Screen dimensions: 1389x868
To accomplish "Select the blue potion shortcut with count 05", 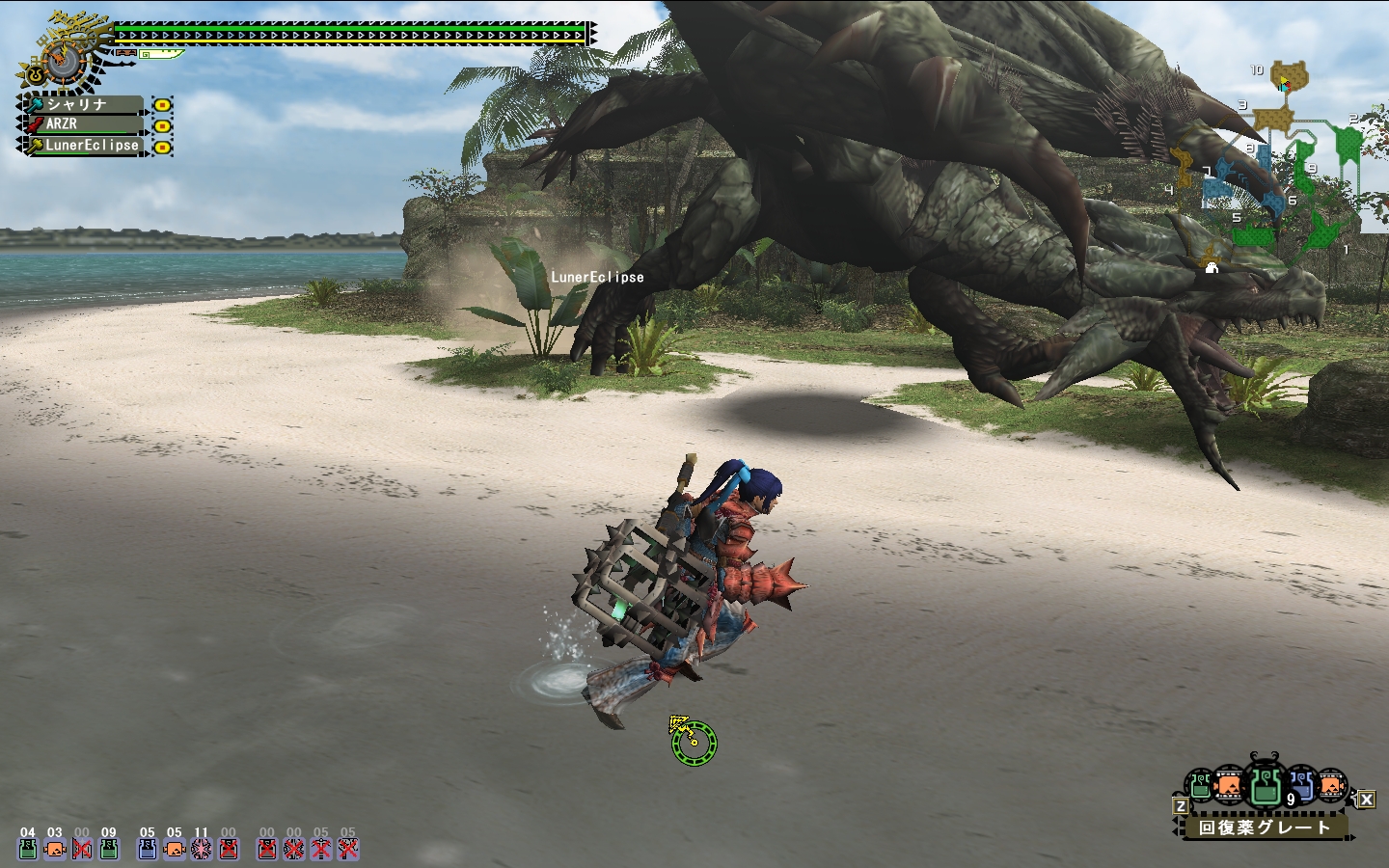I will click(x=148, y=849).
